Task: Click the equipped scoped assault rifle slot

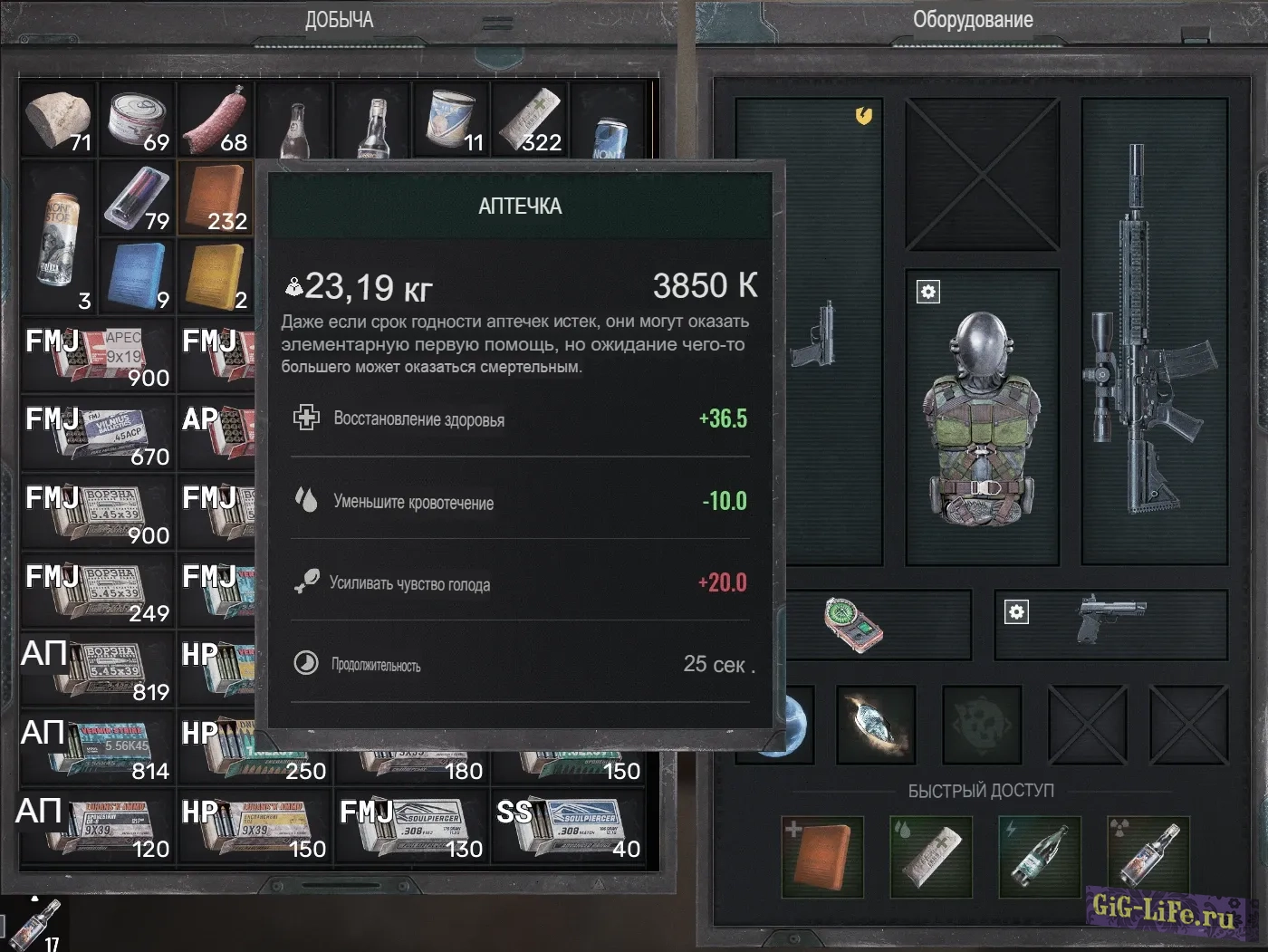Action: (1152, 331)
